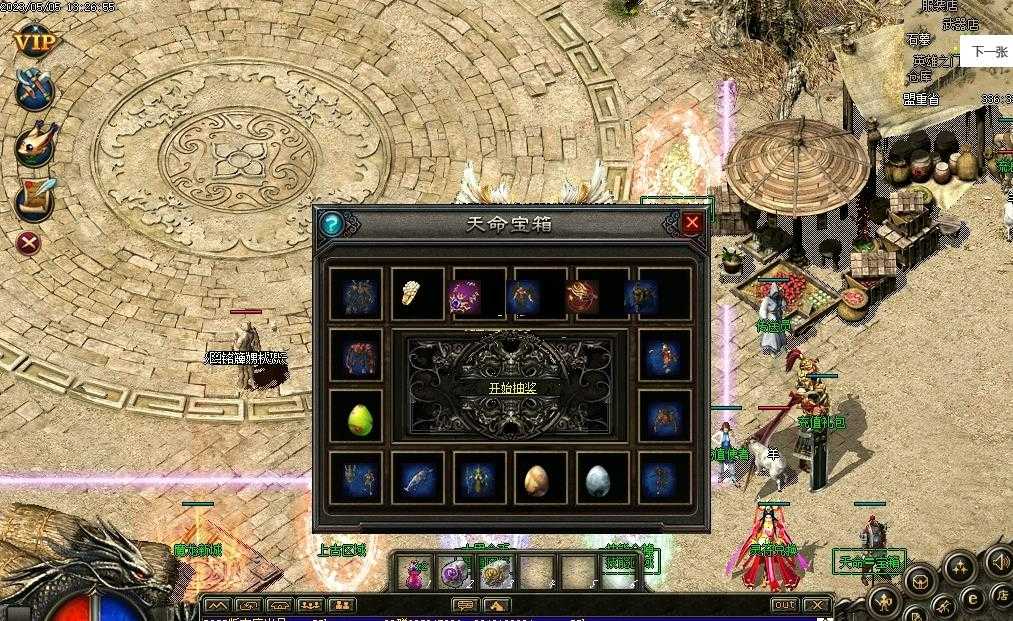The image size is (1013, 621).
Task: Click the 下一张 next-image button
Action: tap(989, 52)
